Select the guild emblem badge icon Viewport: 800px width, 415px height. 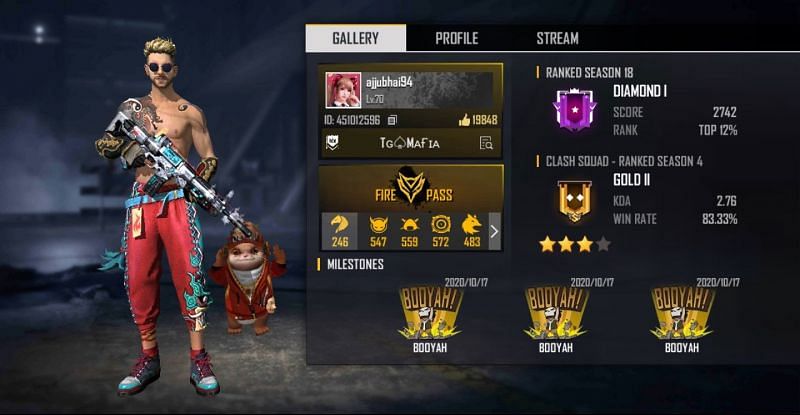point(333,143)
